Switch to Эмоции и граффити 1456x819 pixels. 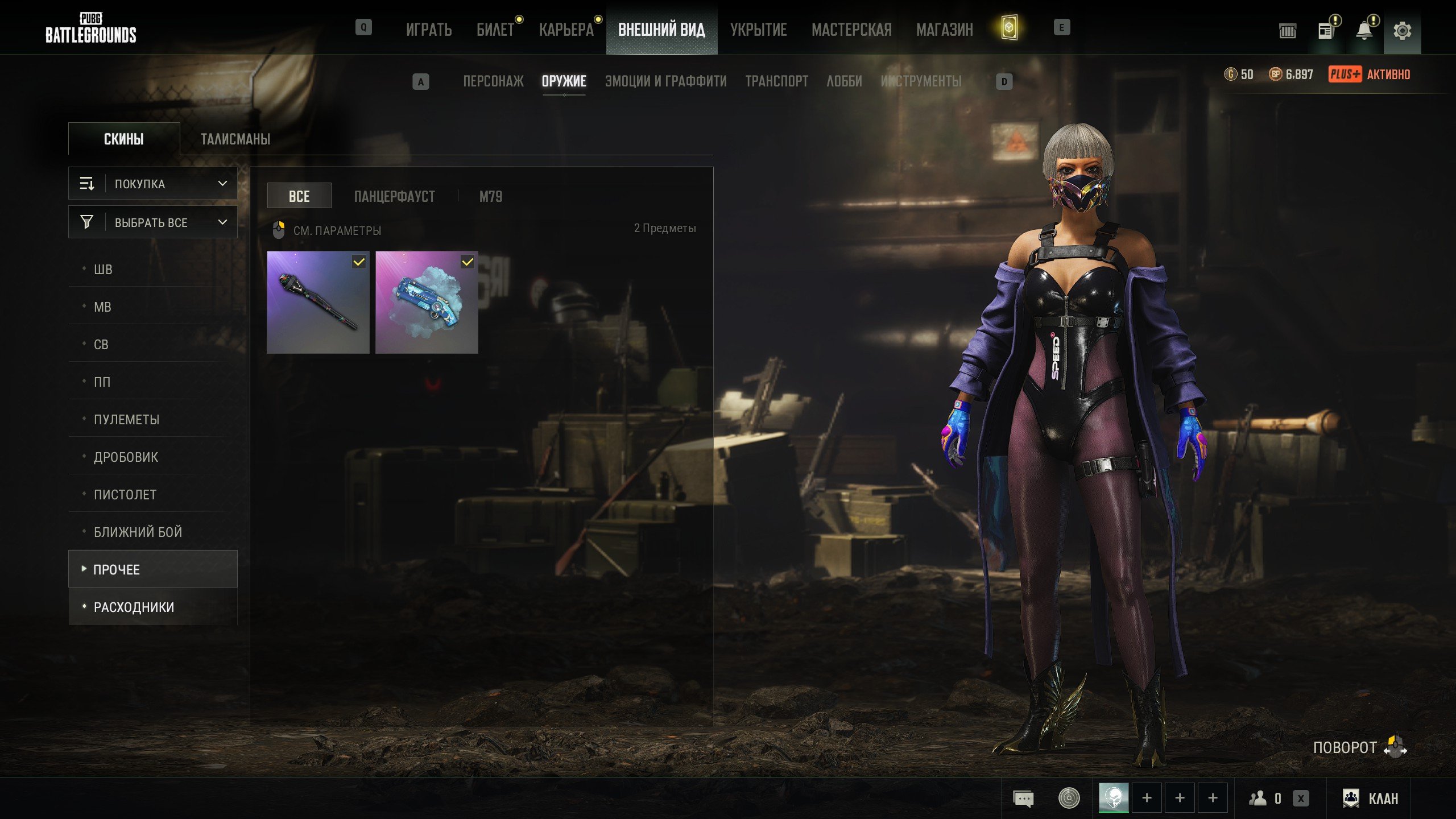pos(665,81)
